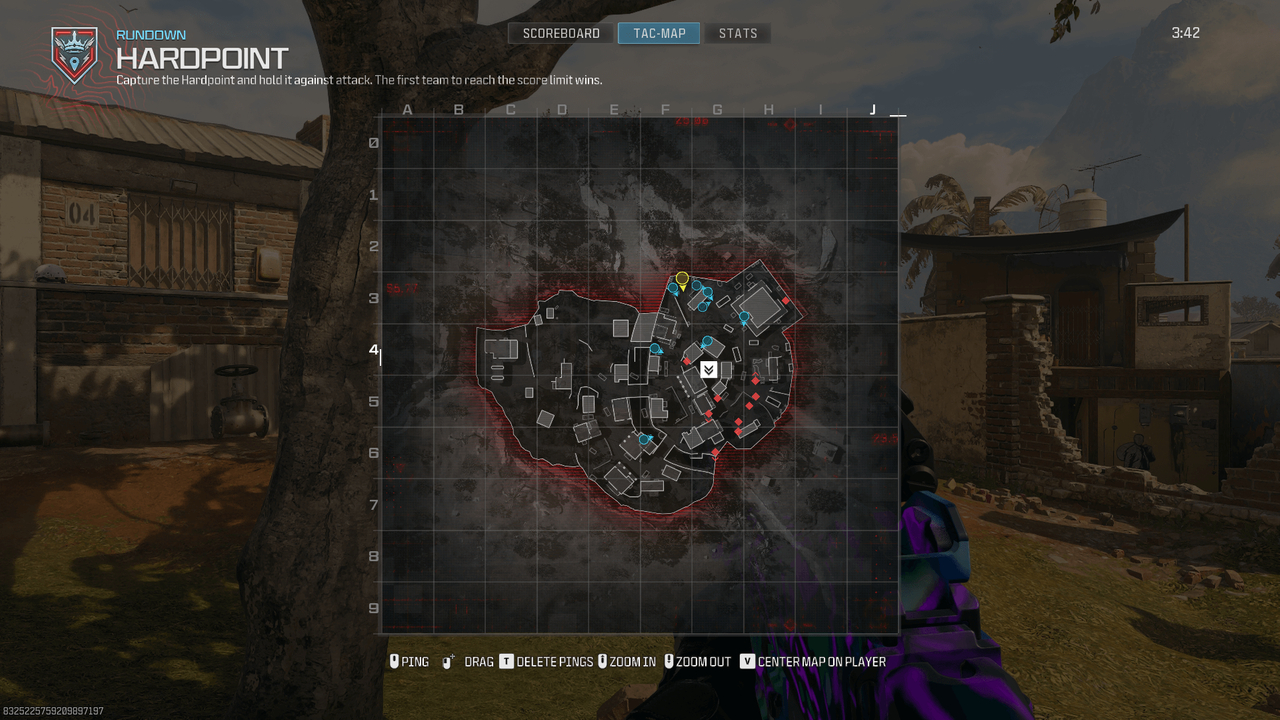Image resolution: width=1280 pixels, height=720 pixels.
Task: Click grid column label J on the map
Action: coord(872,109)
